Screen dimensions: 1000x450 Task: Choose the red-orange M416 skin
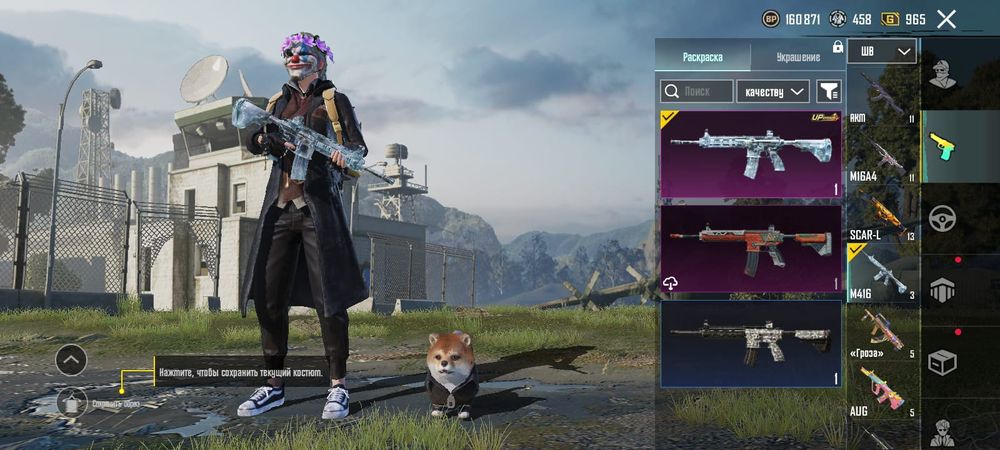[x=750, y=249]
